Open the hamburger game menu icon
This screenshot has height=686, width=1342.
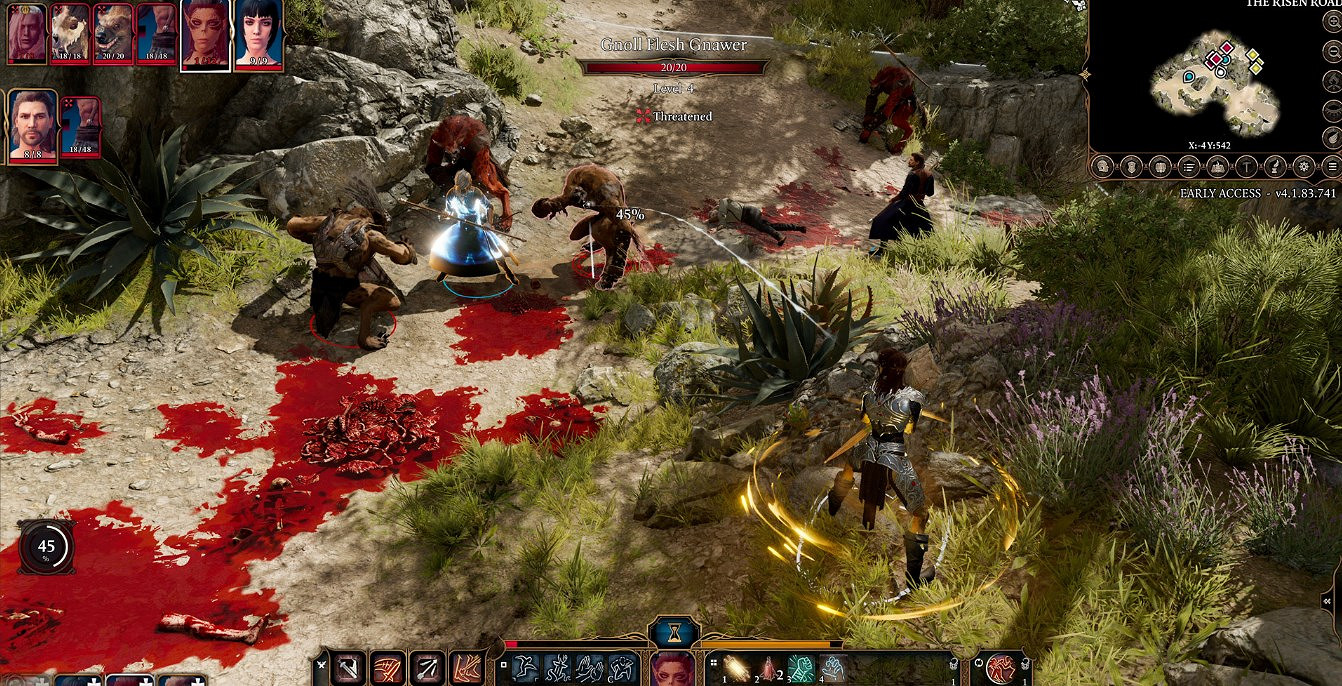tap(1332, 166)
